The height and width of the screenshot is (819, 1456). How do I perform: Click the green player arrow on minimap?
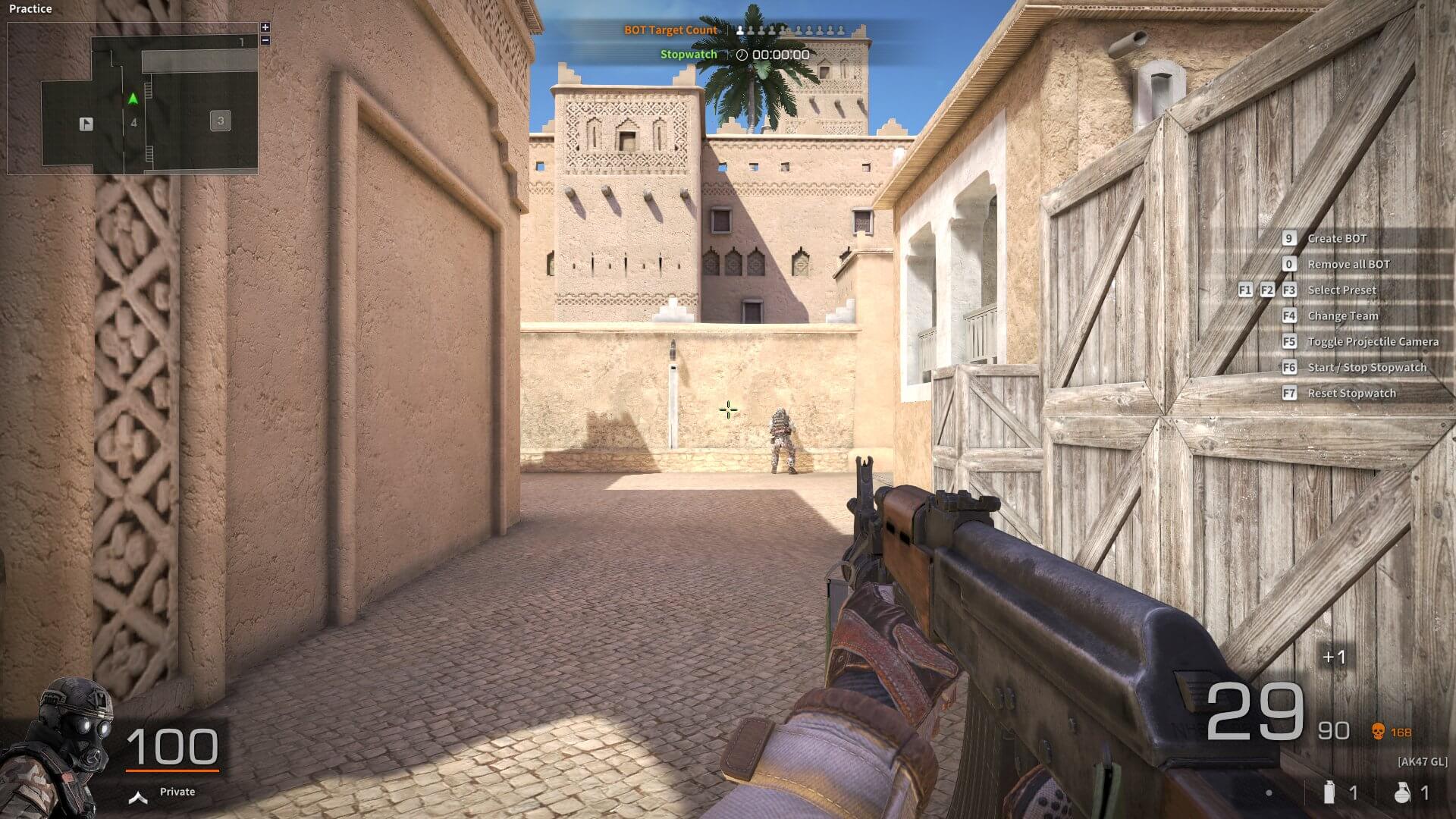(x=133, y=99)
